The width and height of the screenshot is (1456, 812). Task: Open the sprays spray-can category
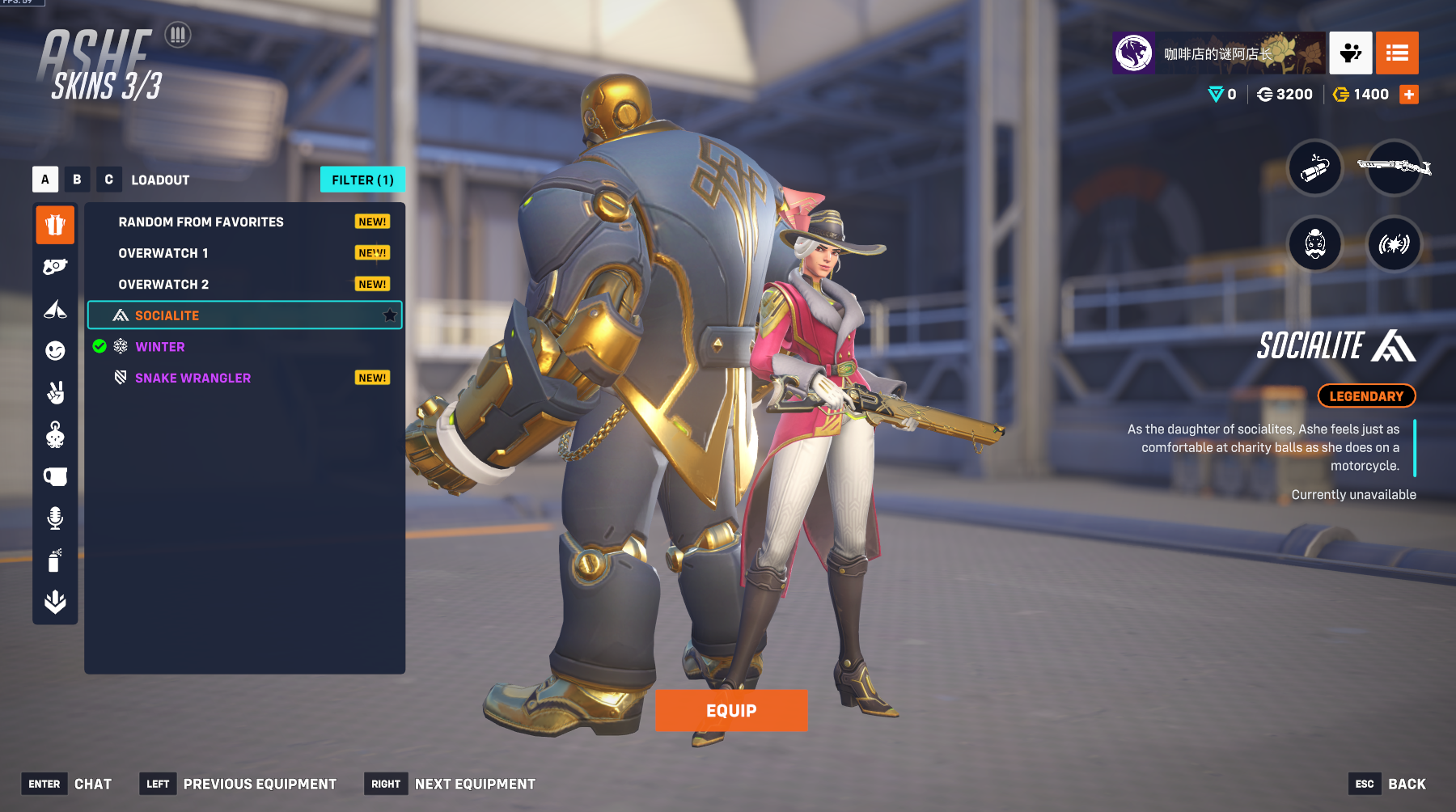tap(55, 560)
